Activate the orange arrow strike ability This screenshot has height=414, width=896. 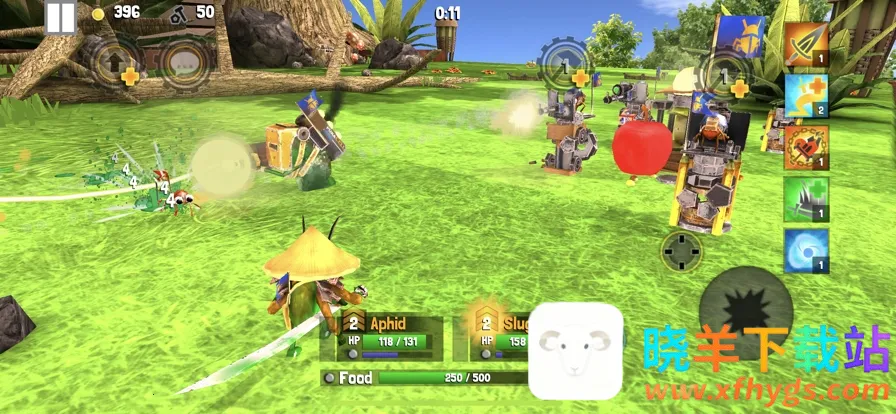click(x=806, y=44)
